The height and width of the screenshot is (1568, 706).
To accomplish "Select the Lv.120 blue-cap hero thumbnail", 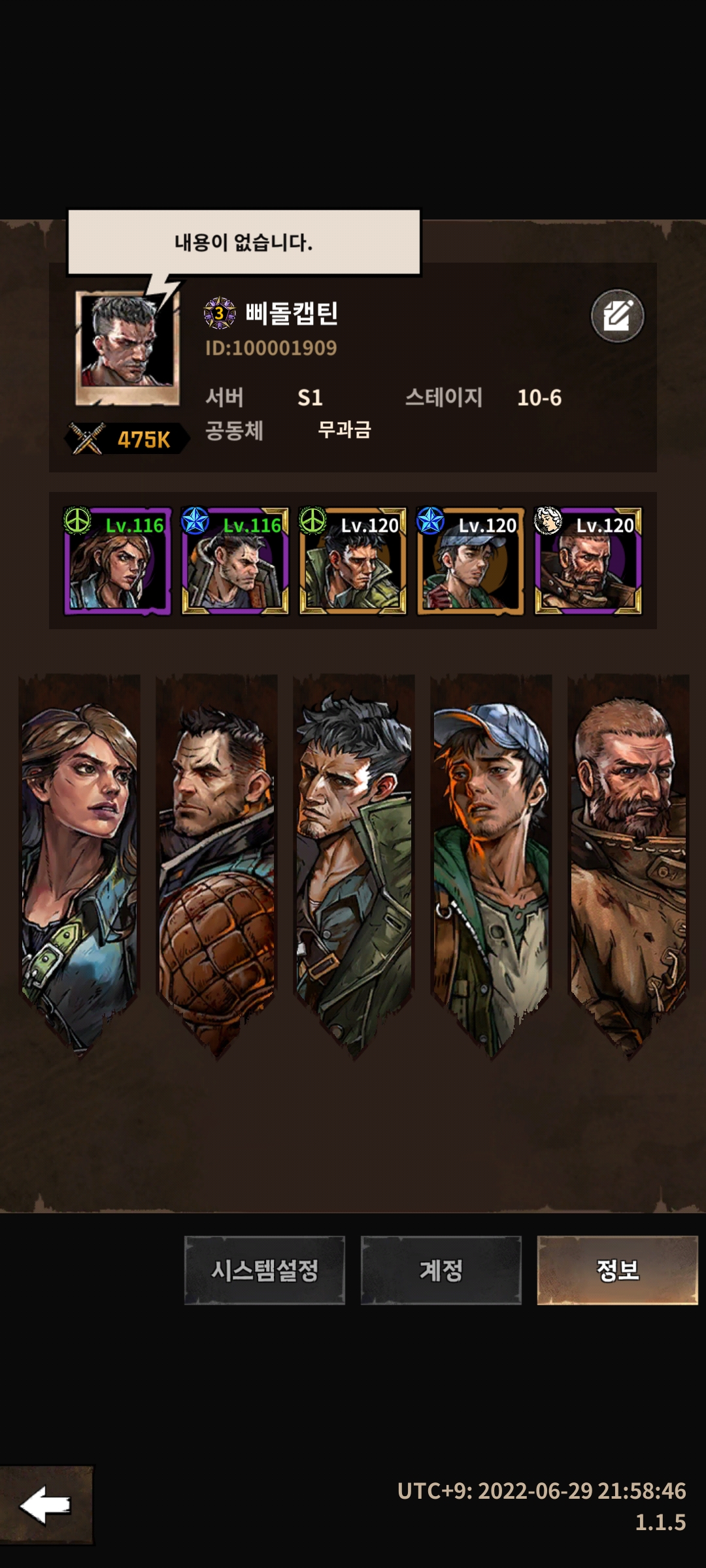I will click(x=471, y=562).
